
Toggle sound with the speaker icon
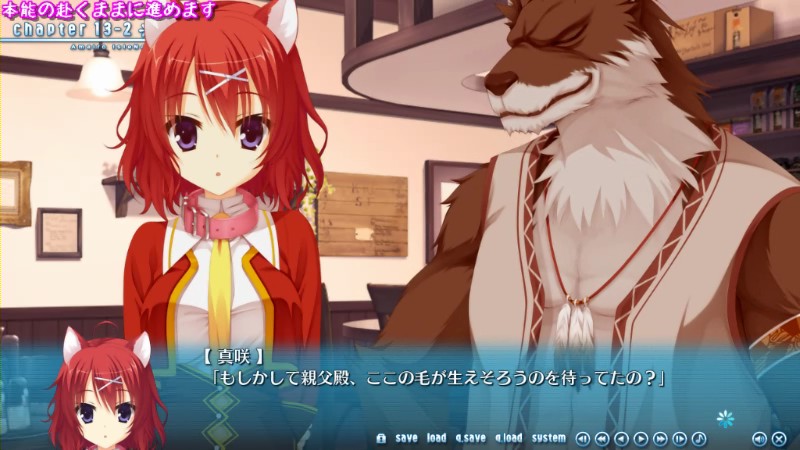point(759,438)
